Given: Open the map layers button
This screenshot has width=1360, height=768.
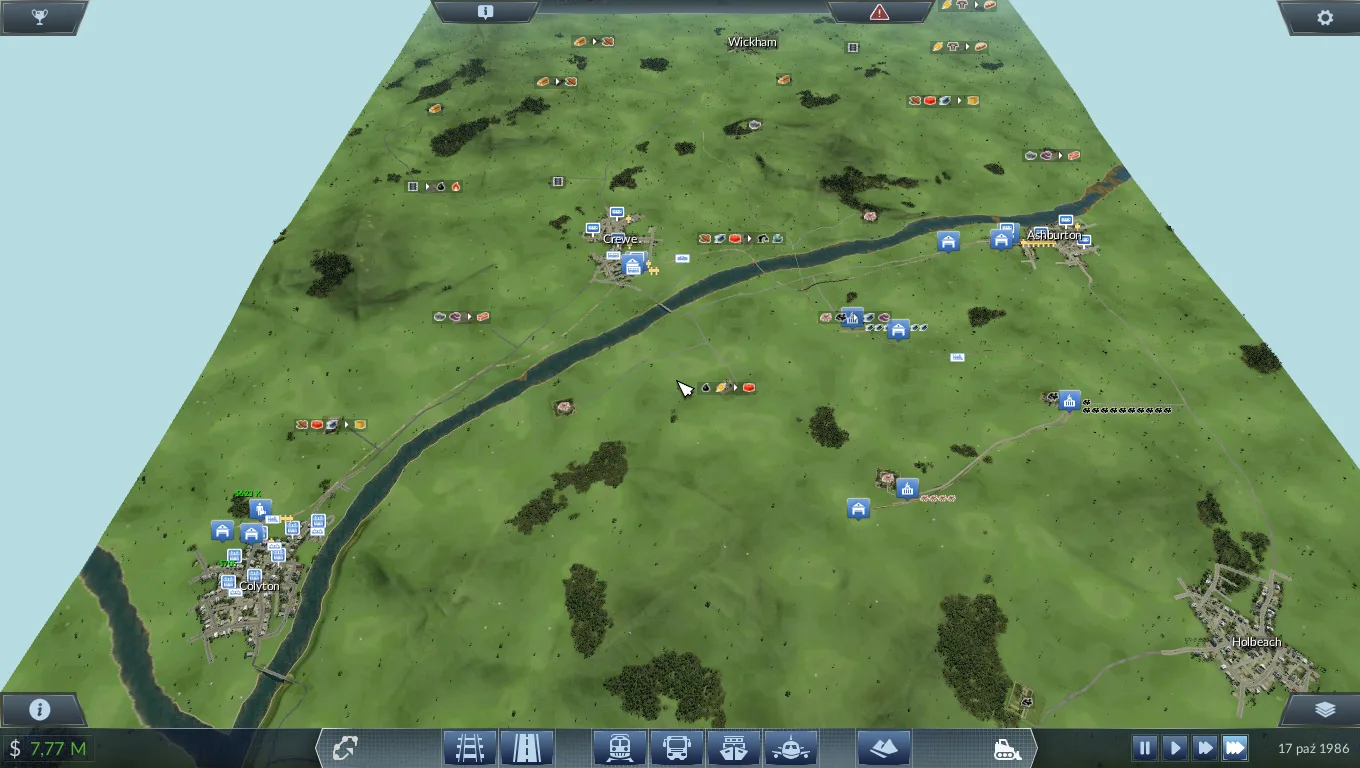Looking at the screenshot, I should (1325, 709).
